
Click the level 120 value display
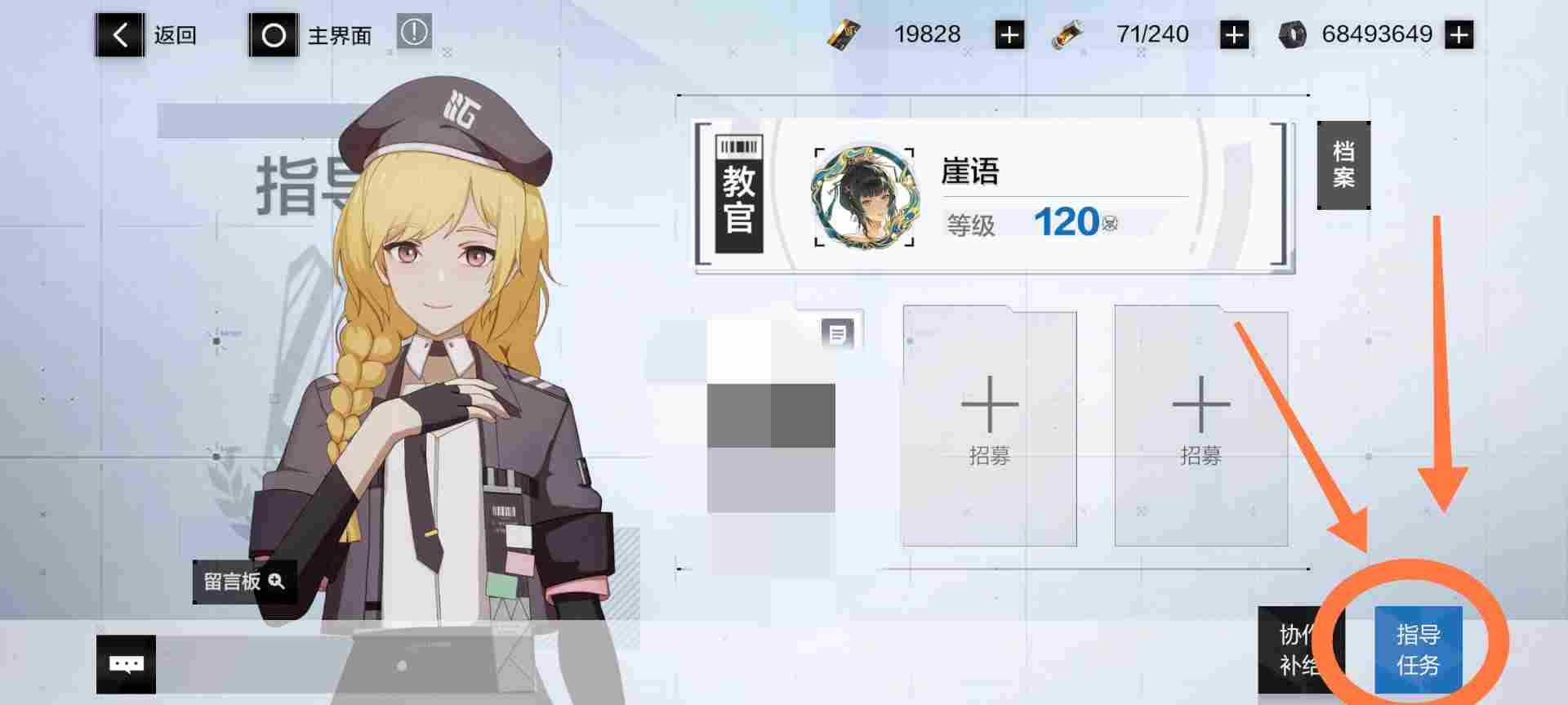click(1066, 222)
